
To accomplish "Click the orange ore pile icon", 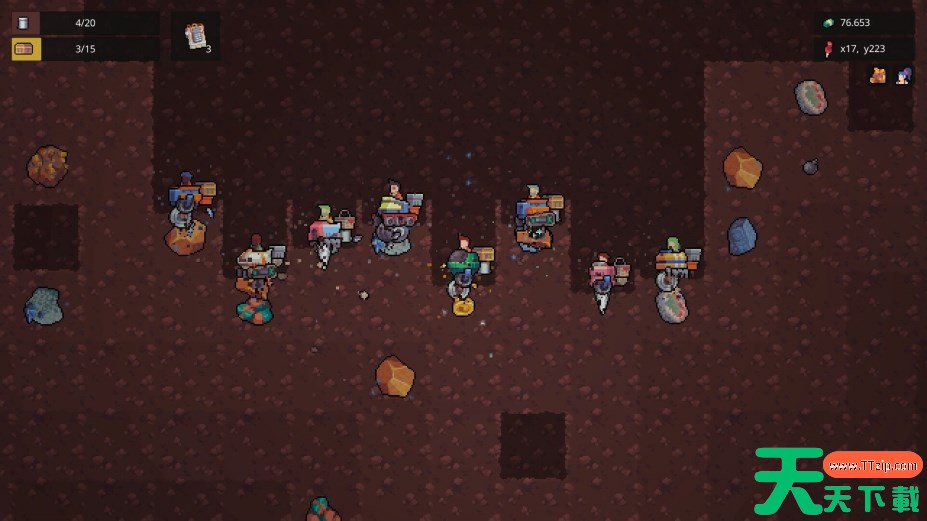I will 878,75.
